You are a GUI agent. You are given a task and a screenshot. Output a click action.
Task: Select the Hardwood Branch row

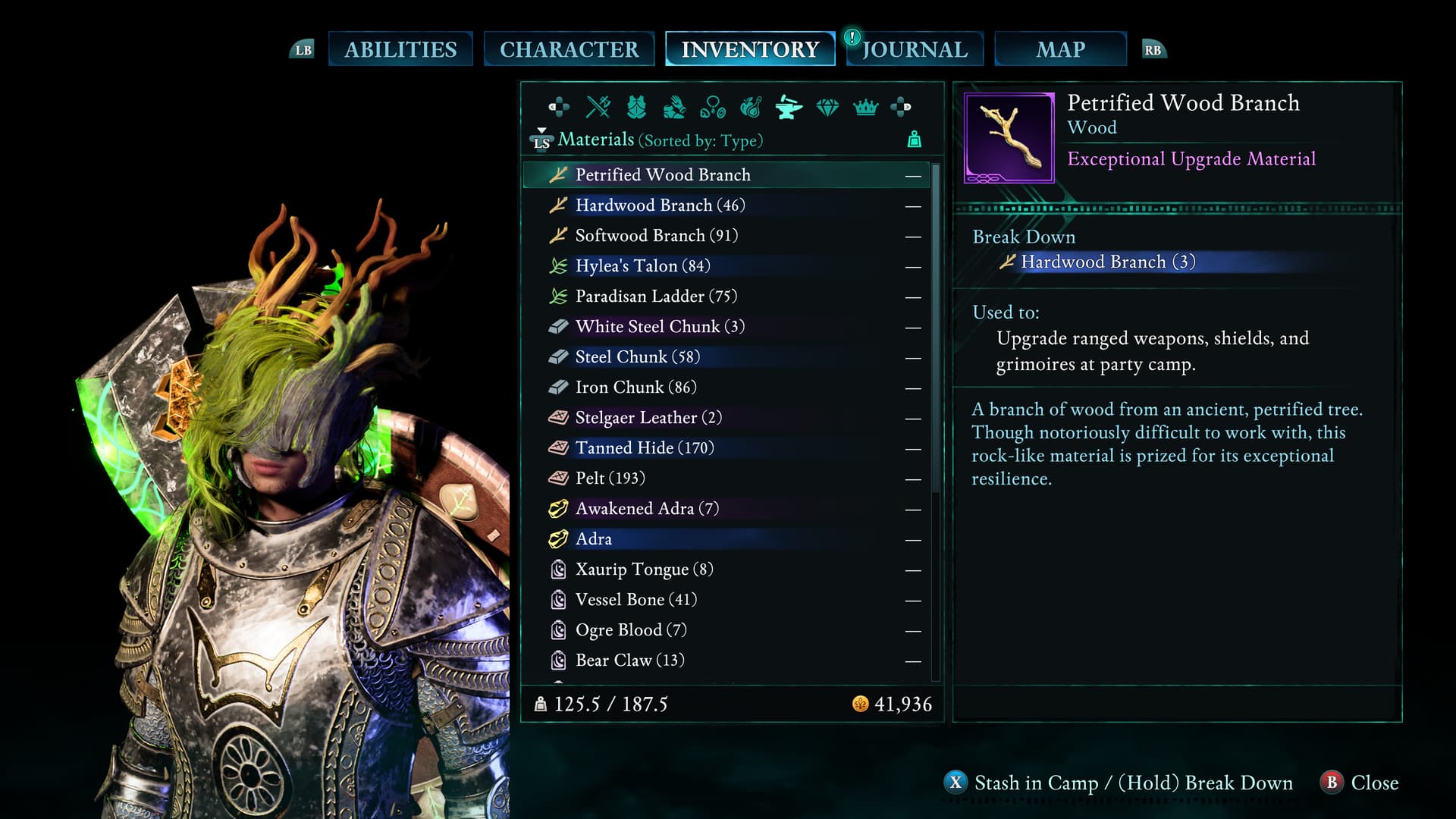click(660, 206)
